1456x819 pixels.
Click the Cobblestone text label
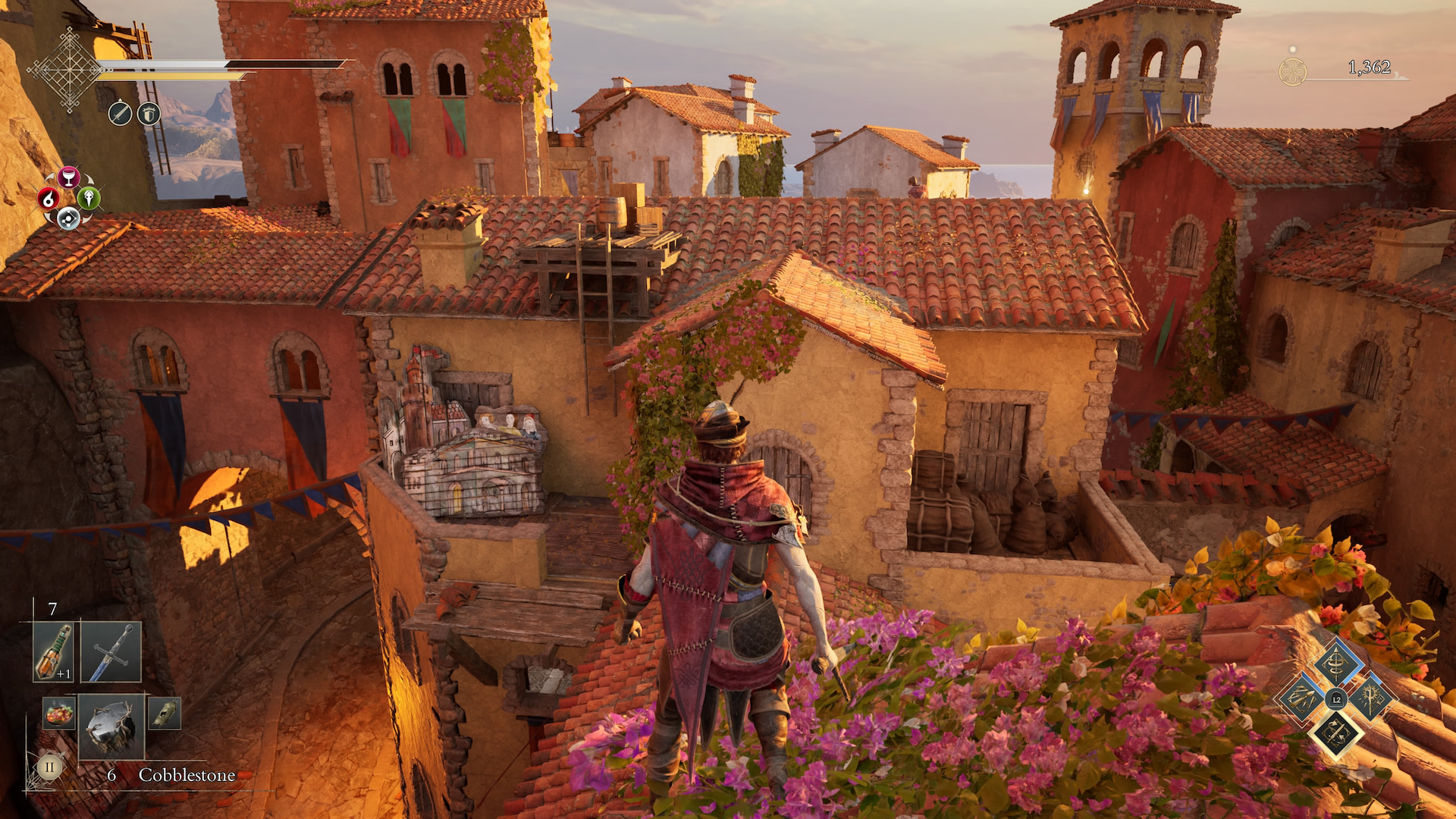pyautogui.click(x=187, y=775)
